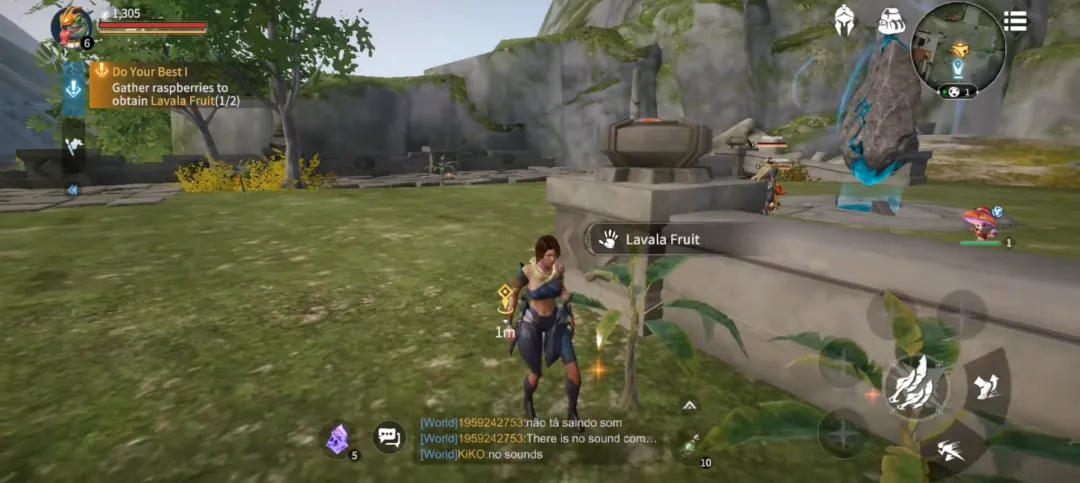The width and height of the screenshot is (1080, 483).
Task: Activate the dash sprint button
Action: 951,451
